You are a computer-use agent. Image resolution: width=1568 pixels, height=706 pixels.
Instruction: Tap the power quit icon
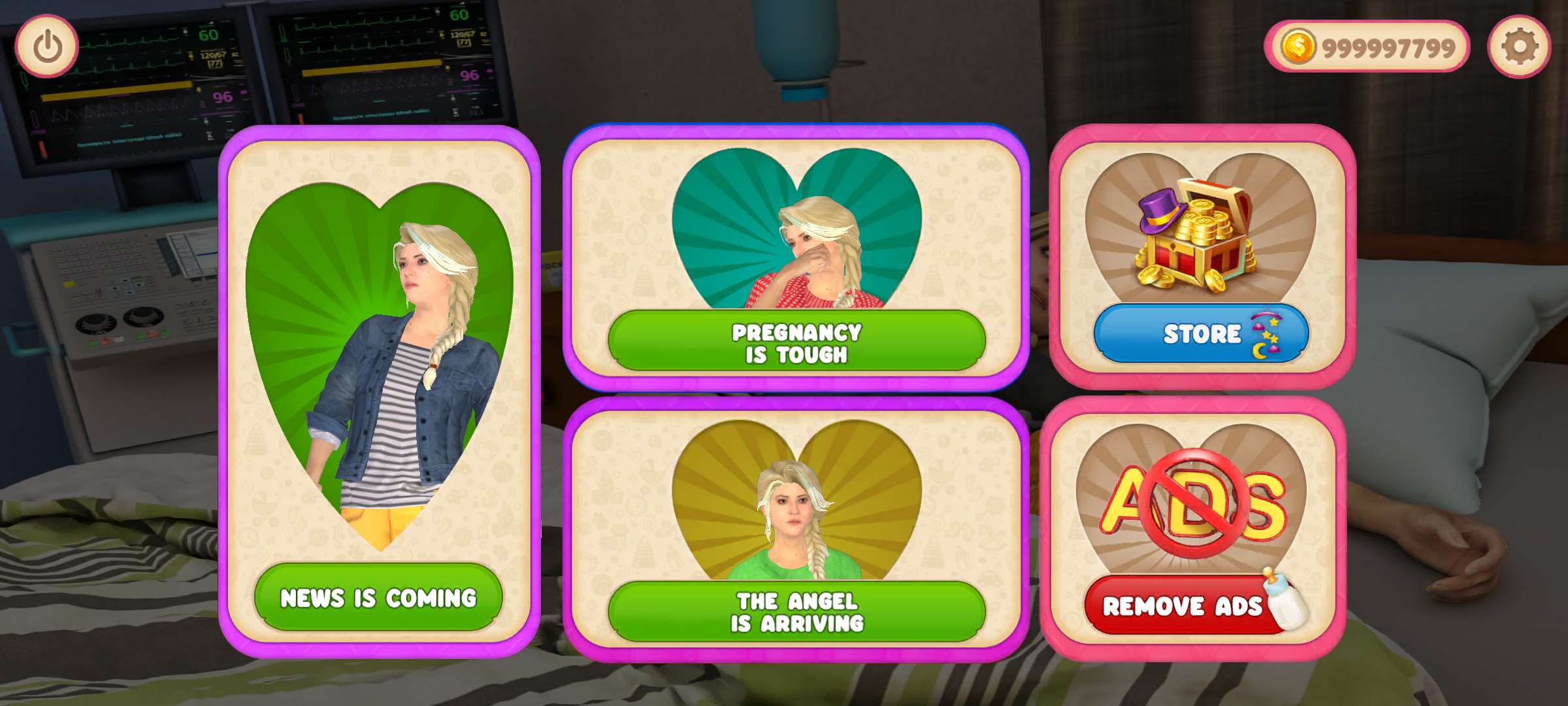point(47,47)
